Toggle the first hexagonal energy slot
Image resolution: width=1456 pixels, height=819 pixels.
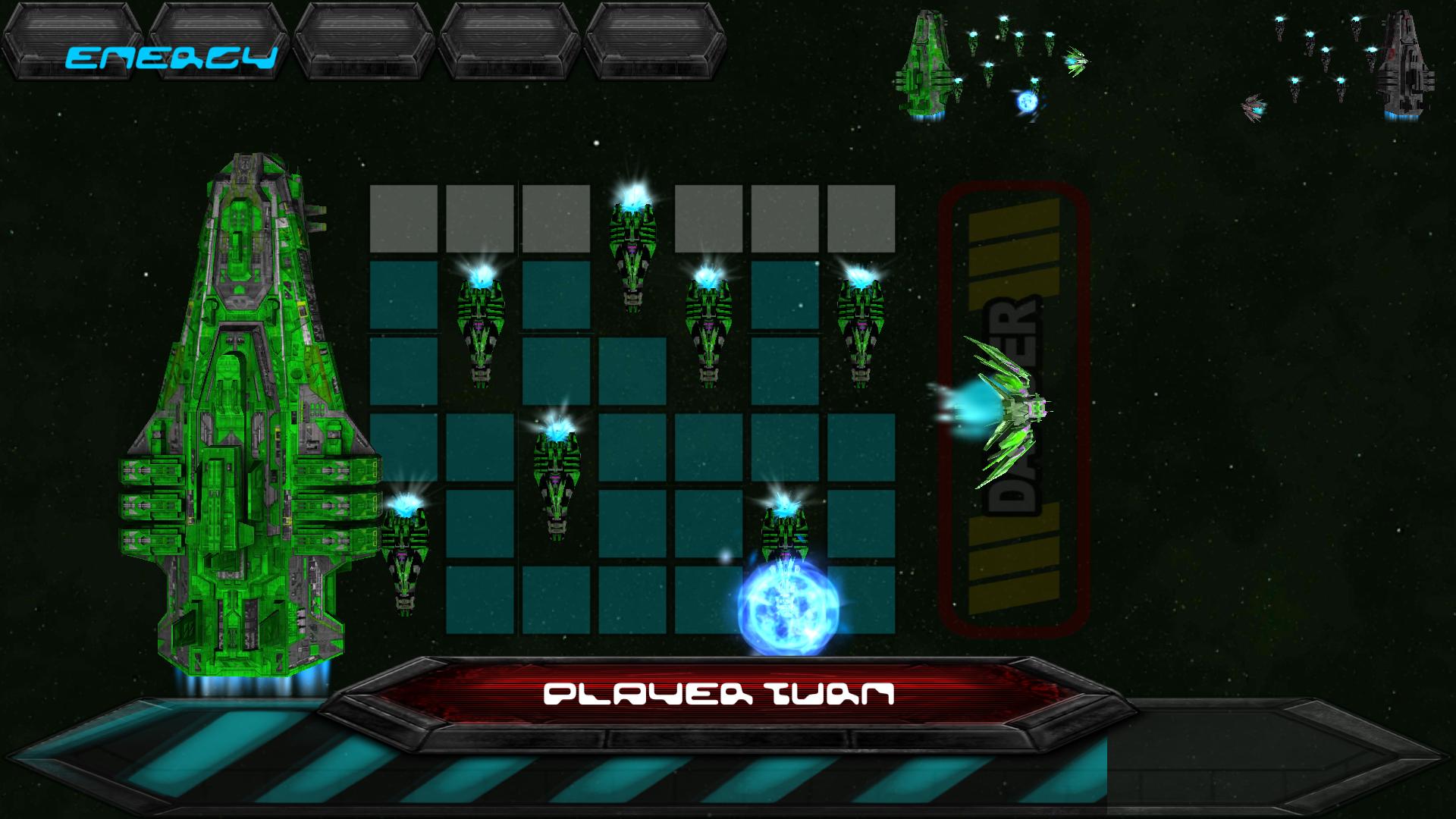pyautogui.click(x=72, y=42)
